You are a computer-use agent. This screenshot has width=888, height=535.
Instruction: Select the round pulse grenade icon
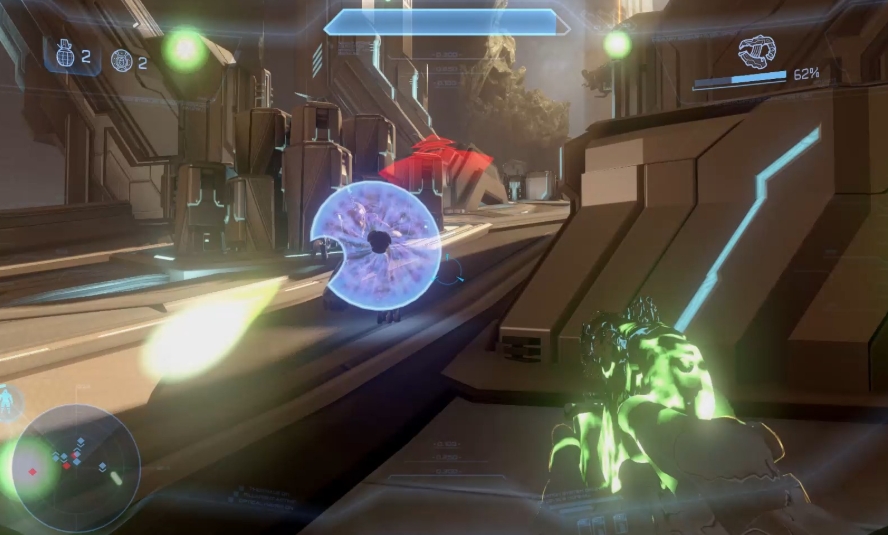click(x=122, y=61)
